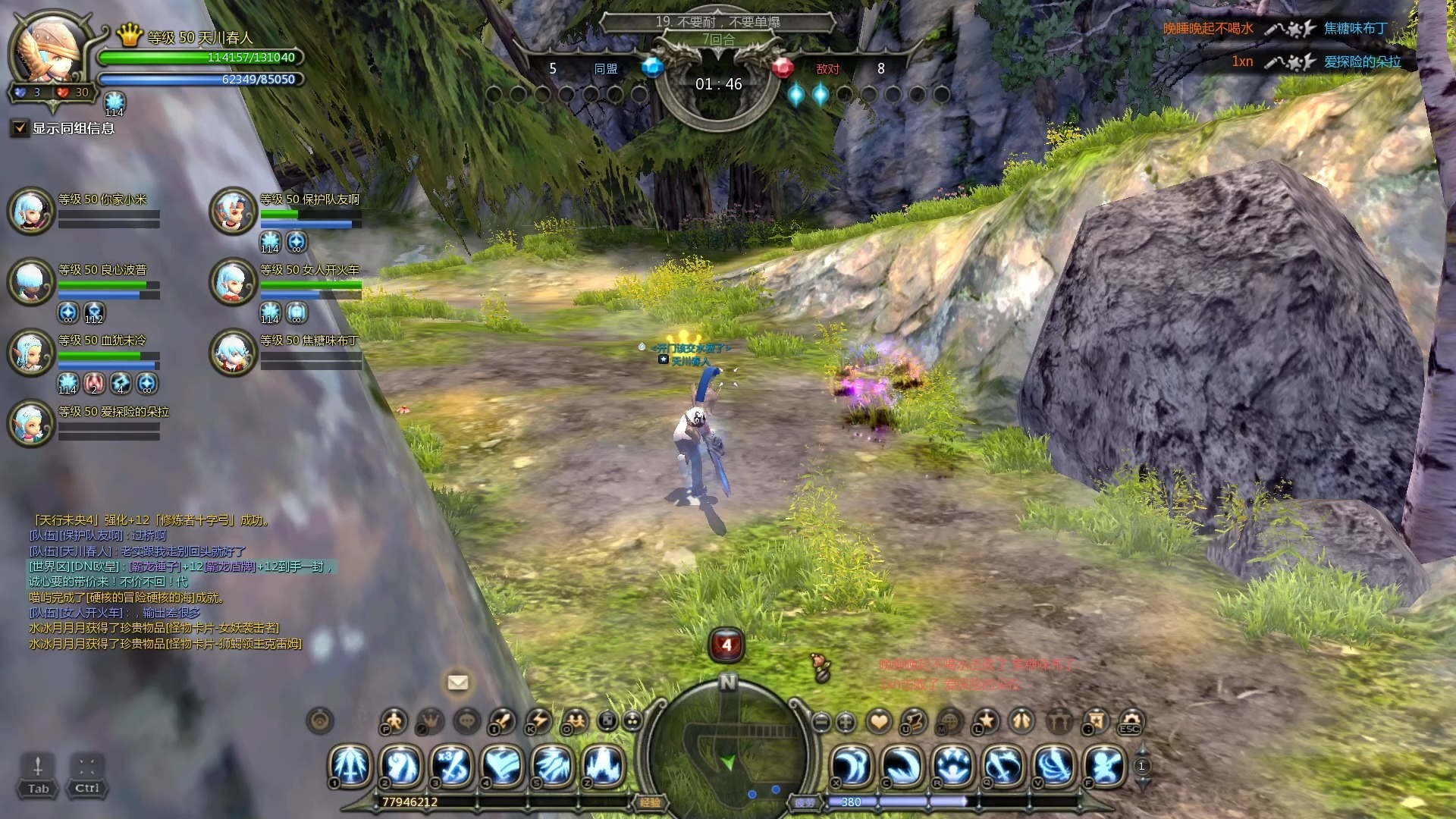Open the character info menu icon
1456x819 pixels.
[394, 720]
